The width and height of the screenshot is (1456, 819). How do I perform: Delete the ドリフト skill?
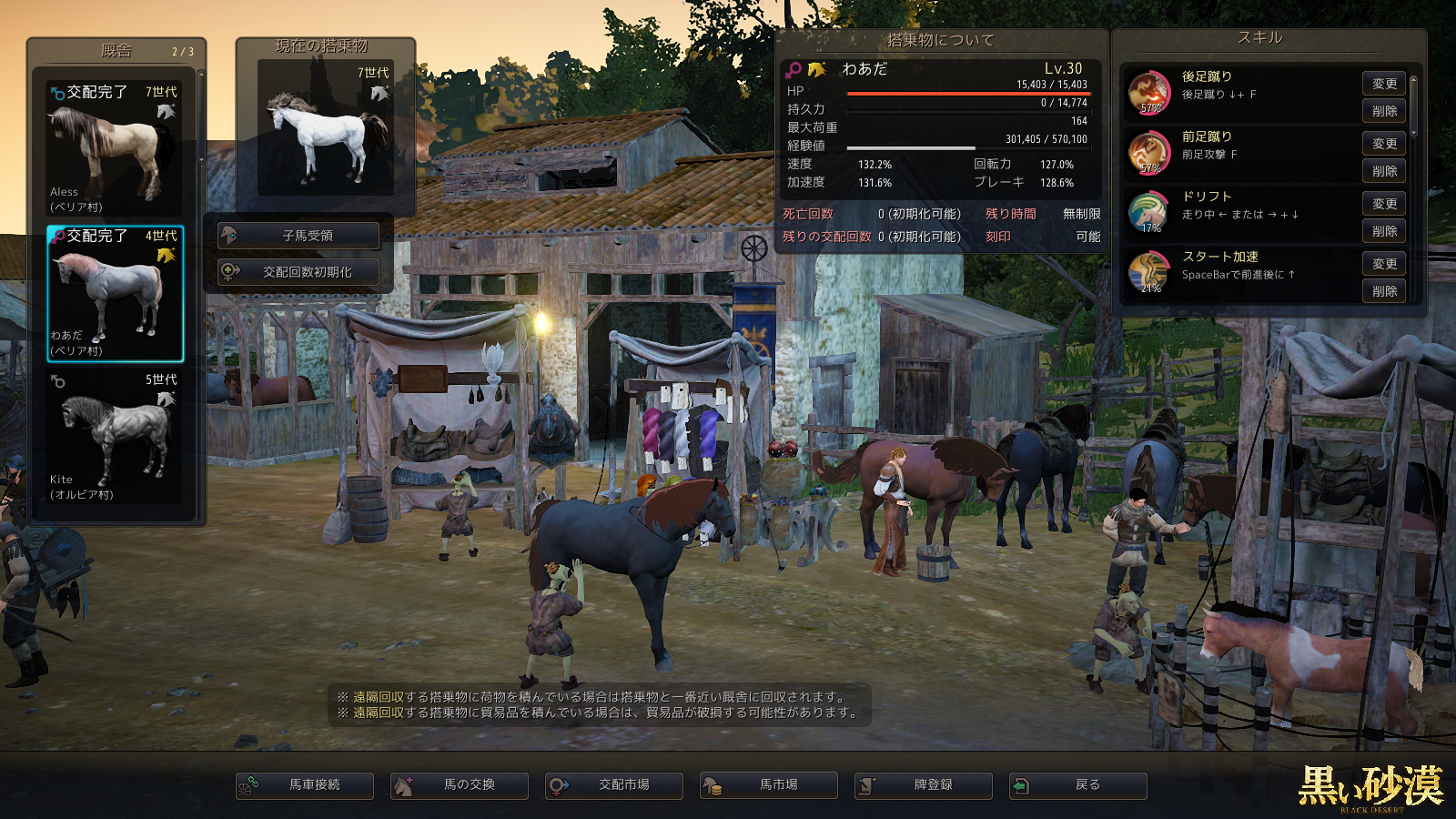[x=1384, y=231]
